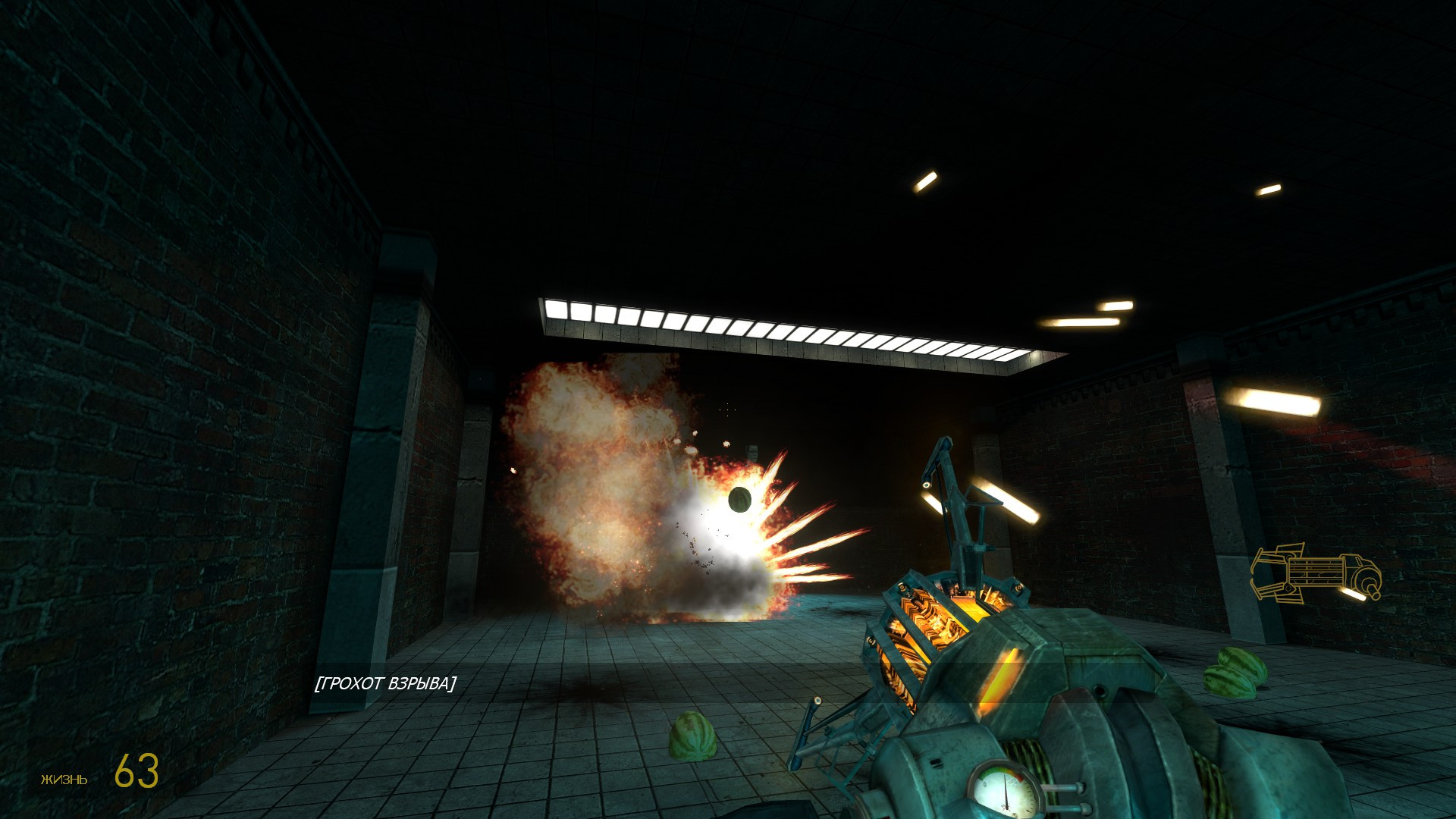
Task: Click the crosshair at screen center
Action: tap(728, 409)
